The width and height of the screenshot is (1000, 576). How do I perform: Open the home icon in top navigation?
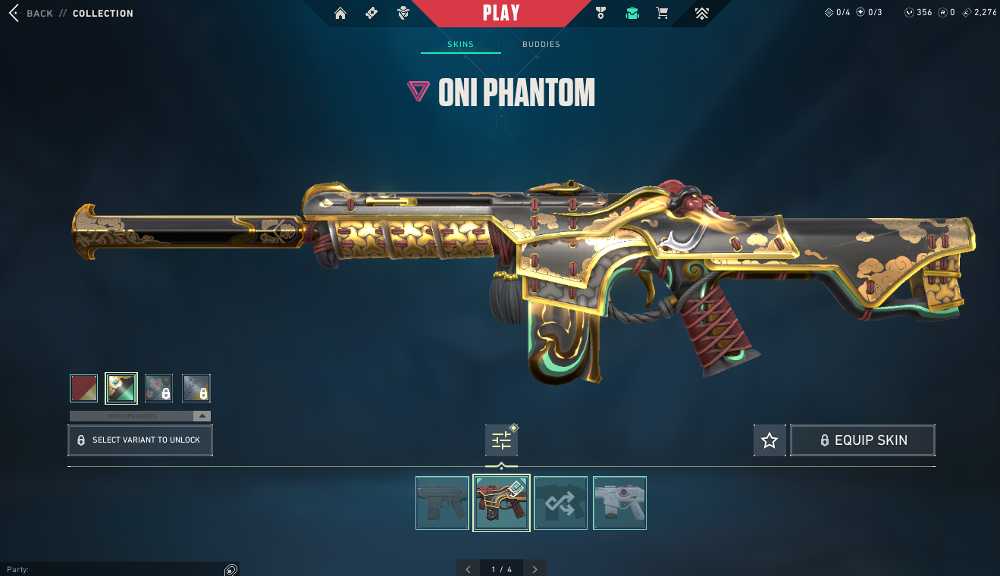click(x=340, y=13)
